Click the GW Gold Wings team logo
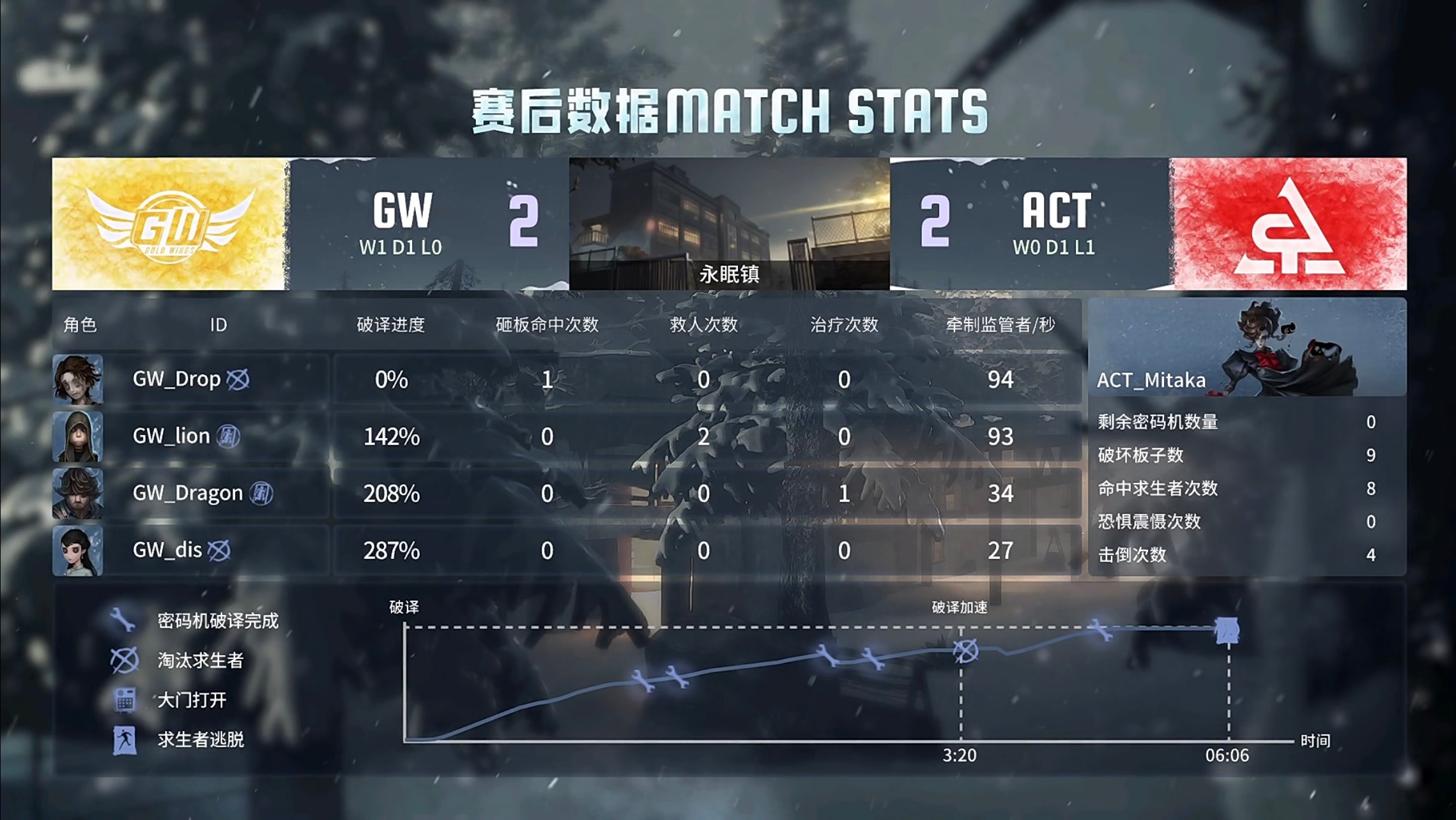This screenshot has height=820, width=1456. pos(170,224)
